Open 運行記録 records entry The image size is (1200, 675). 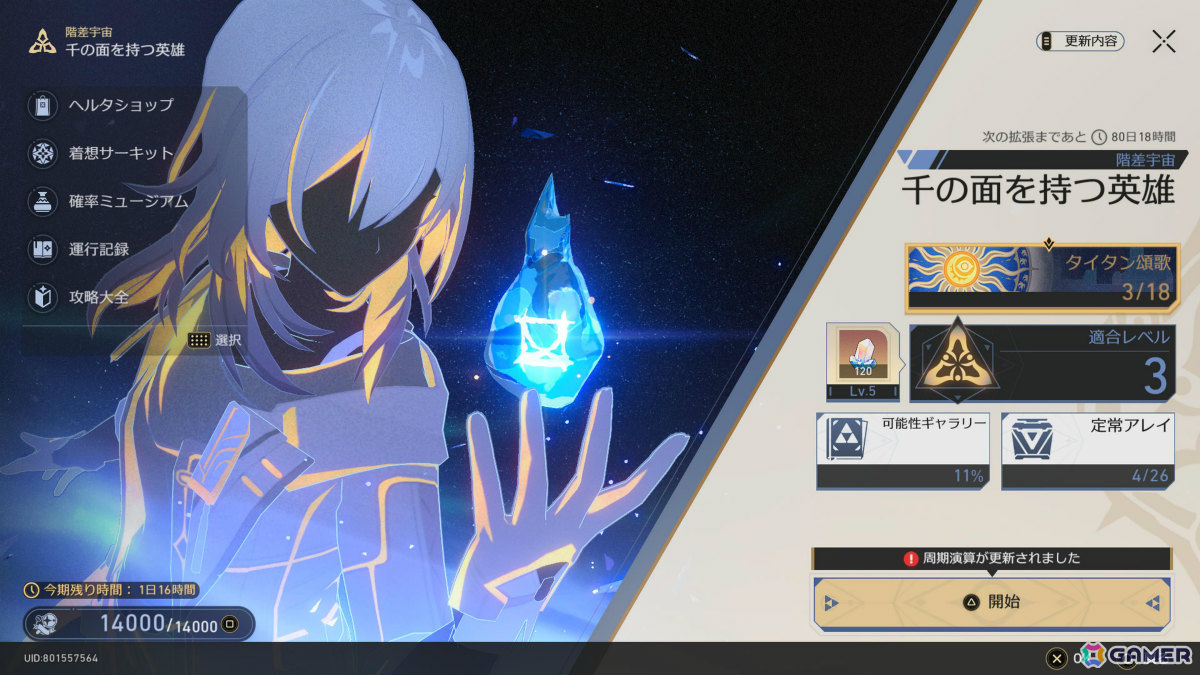click(x=98, y=249)
